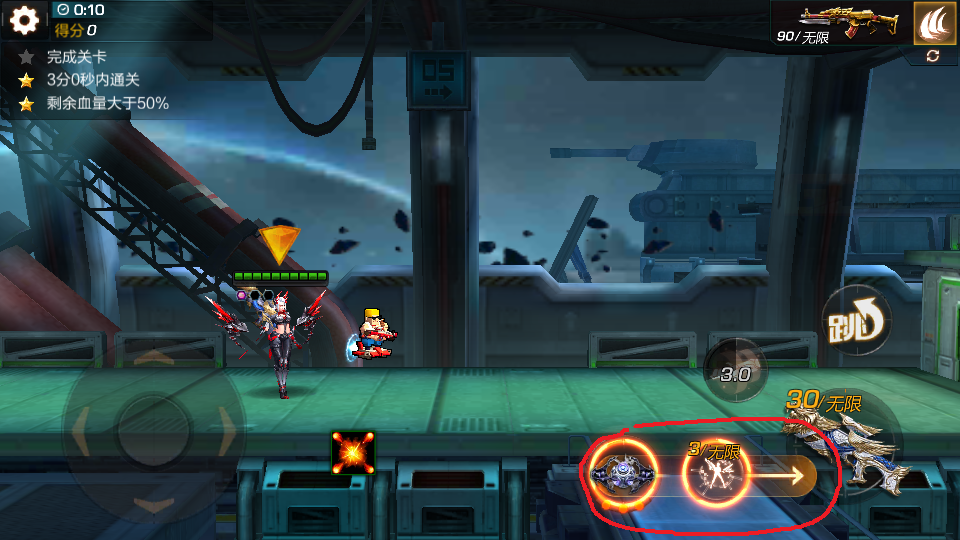Tap the fiery explosion icon
The width and height of the screenshot is (960, 540).
click(353, 453)
